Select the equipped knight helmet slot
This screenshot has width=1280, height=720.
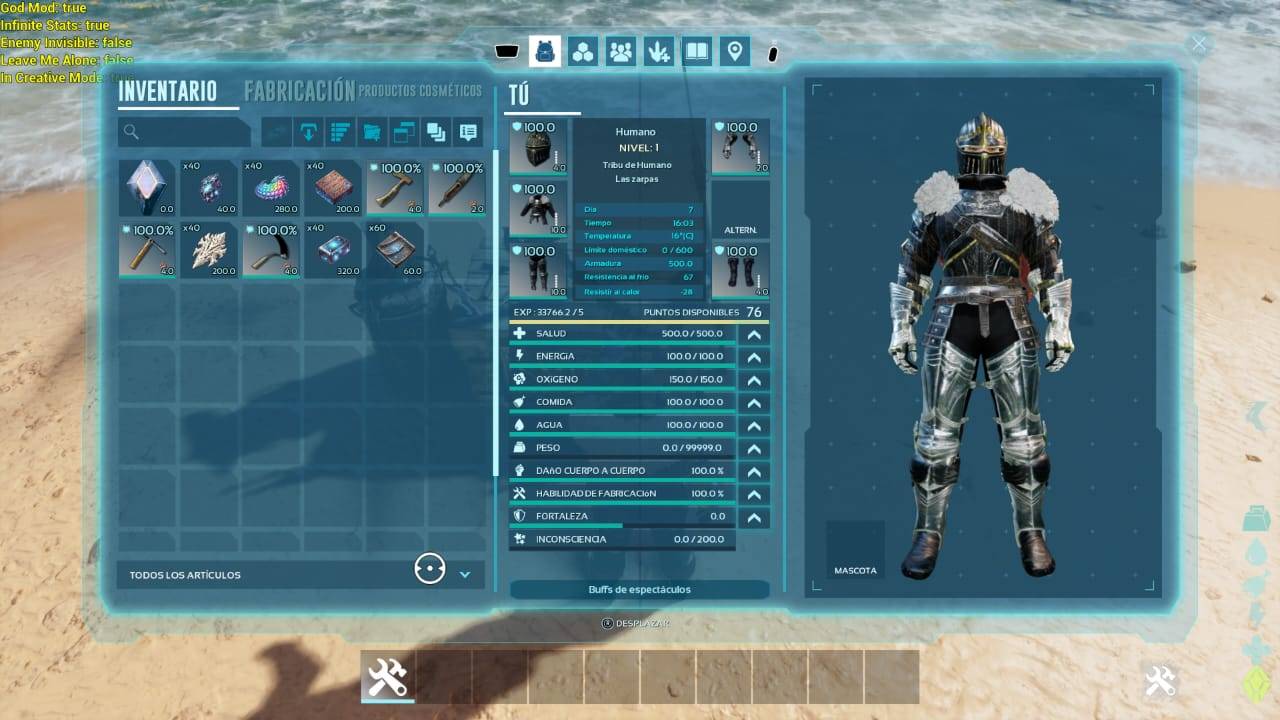538,147
